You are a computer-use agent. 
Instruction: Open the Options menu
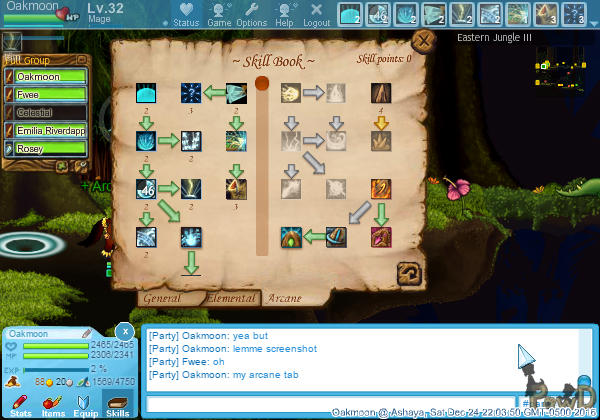(251, 15)
